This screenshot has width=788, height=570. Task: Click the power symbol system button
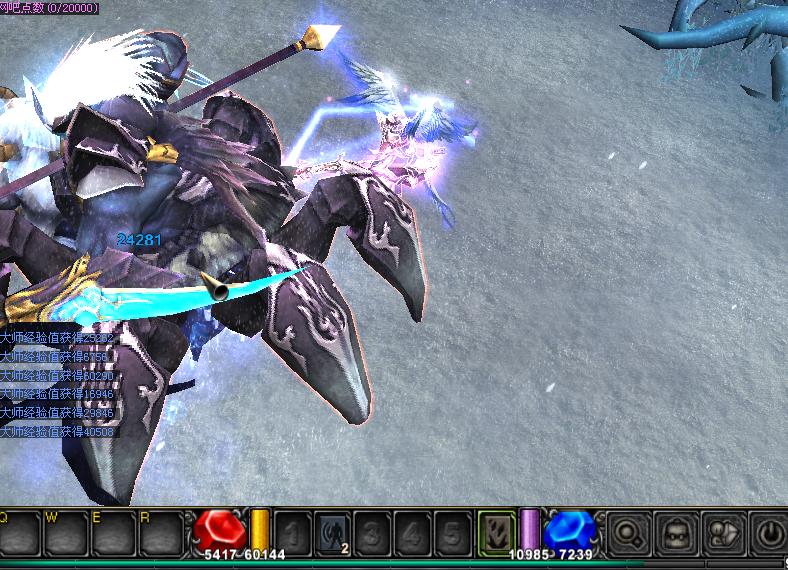click(768, 531)
